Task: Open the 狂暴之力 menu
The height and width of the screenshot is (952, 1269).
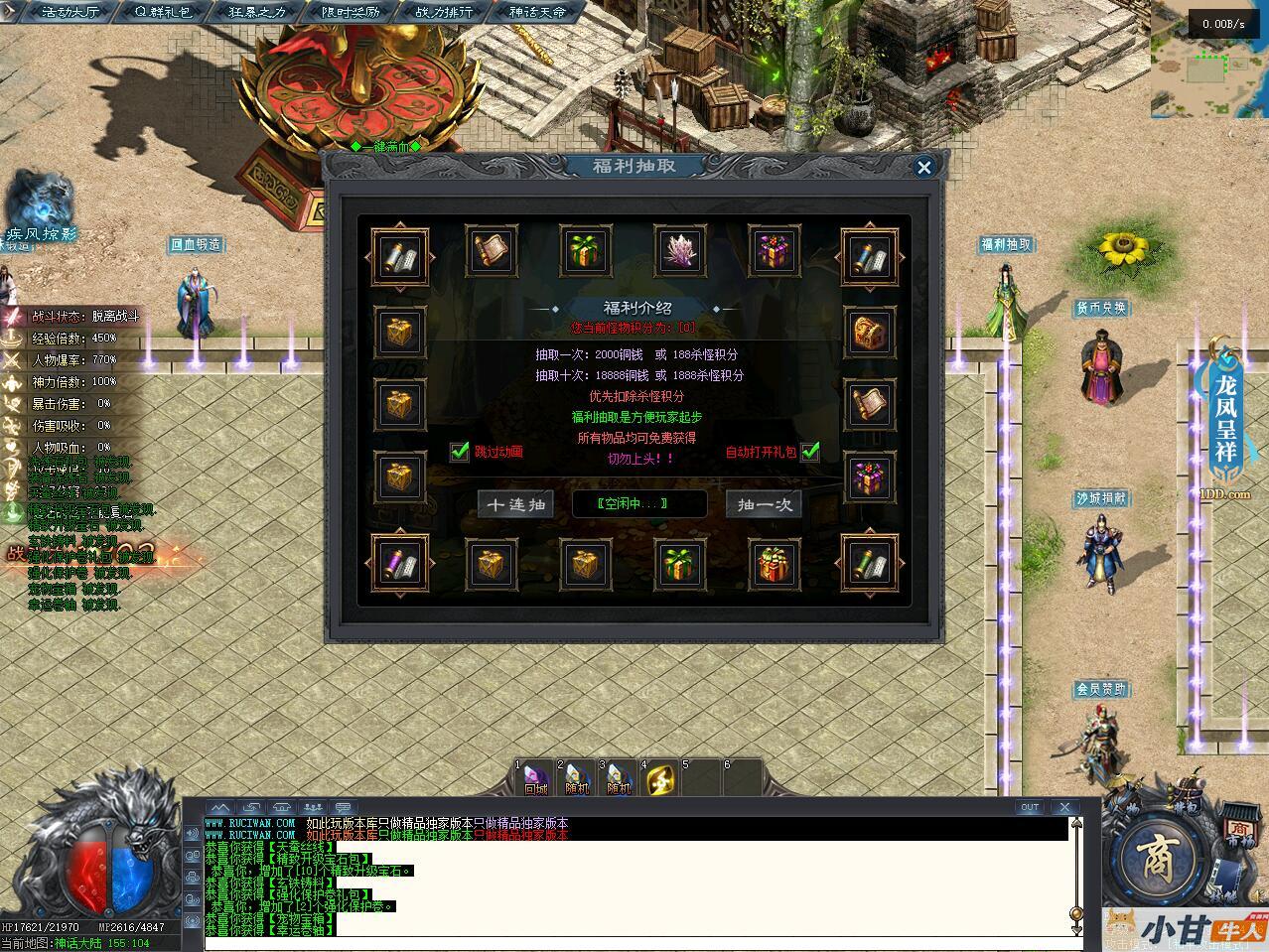Action: 256,12
